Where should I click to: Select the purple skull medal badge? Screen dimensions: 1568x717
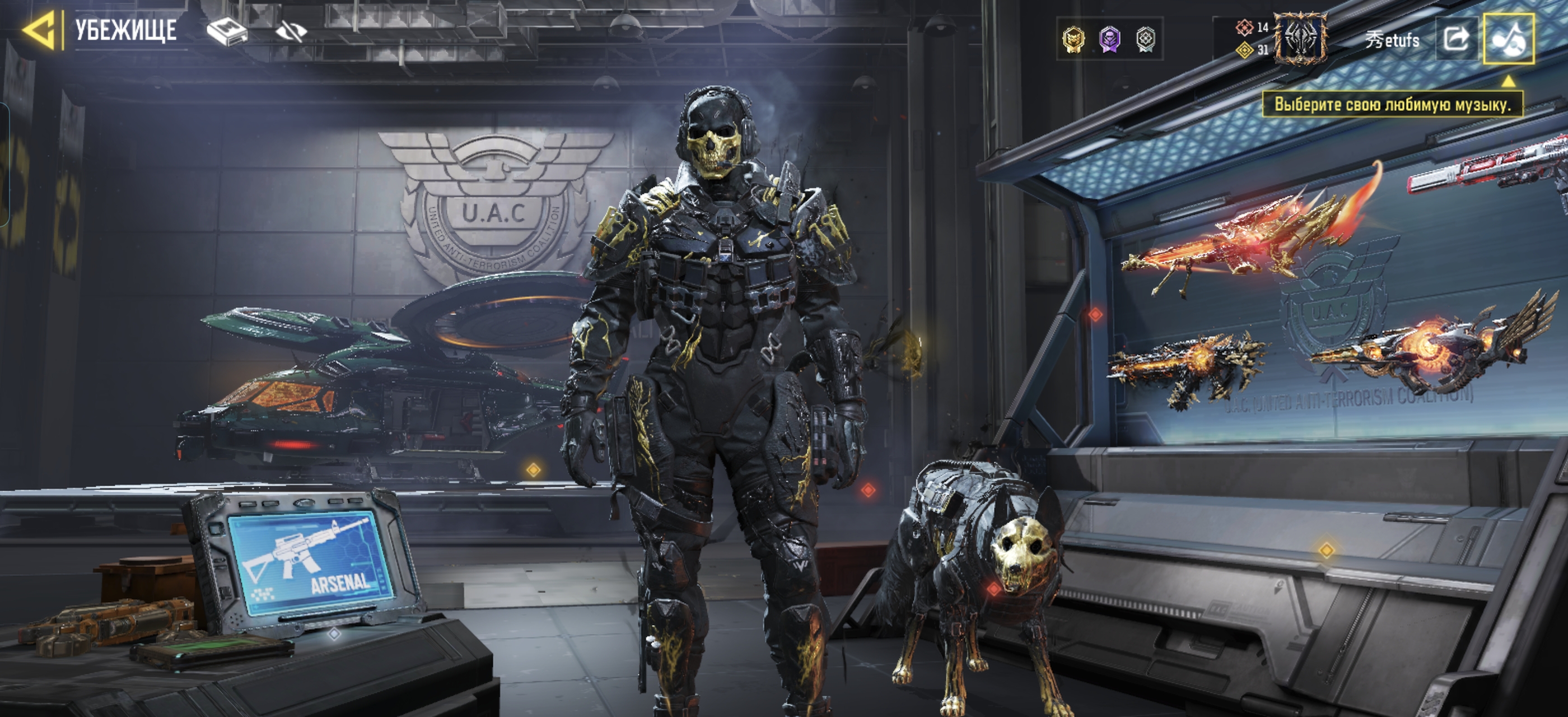tap(1110, 40)
